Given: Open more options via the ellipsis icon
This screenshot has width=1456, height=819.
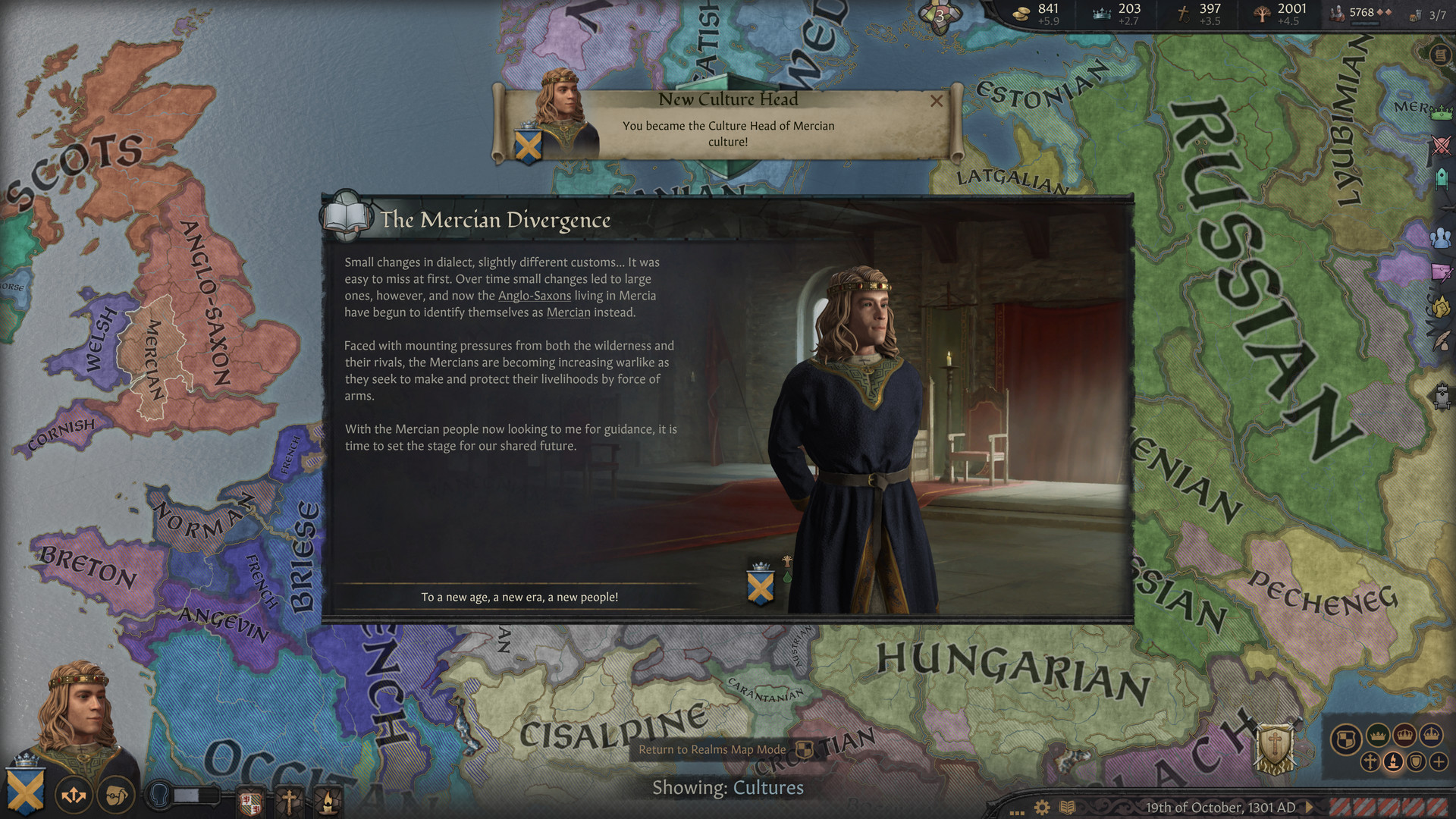Looking at the screenshot, I should pos(1017,813).
